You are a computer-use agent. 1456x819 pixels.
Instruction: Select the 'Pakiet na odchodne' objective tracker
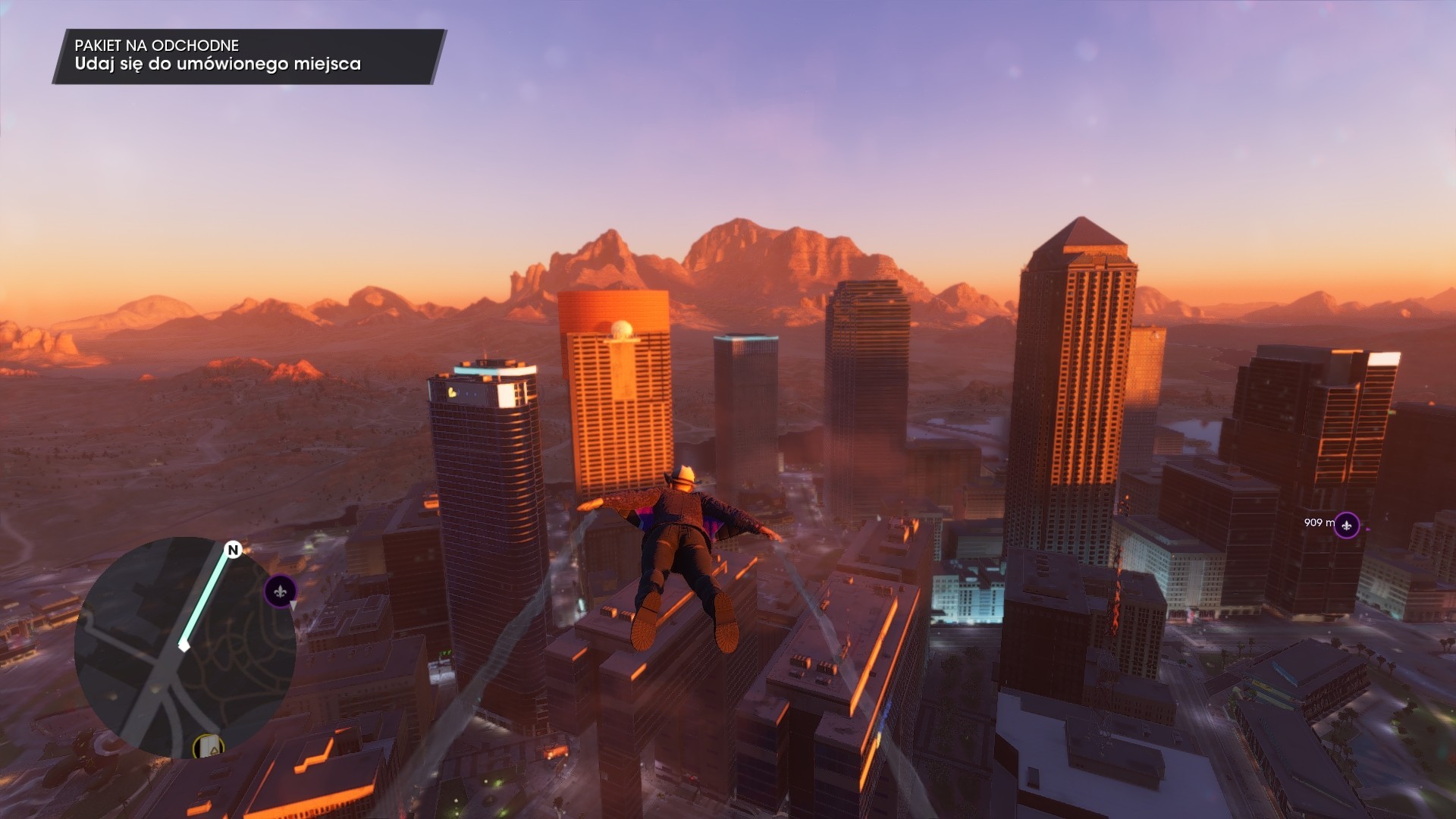249,56
